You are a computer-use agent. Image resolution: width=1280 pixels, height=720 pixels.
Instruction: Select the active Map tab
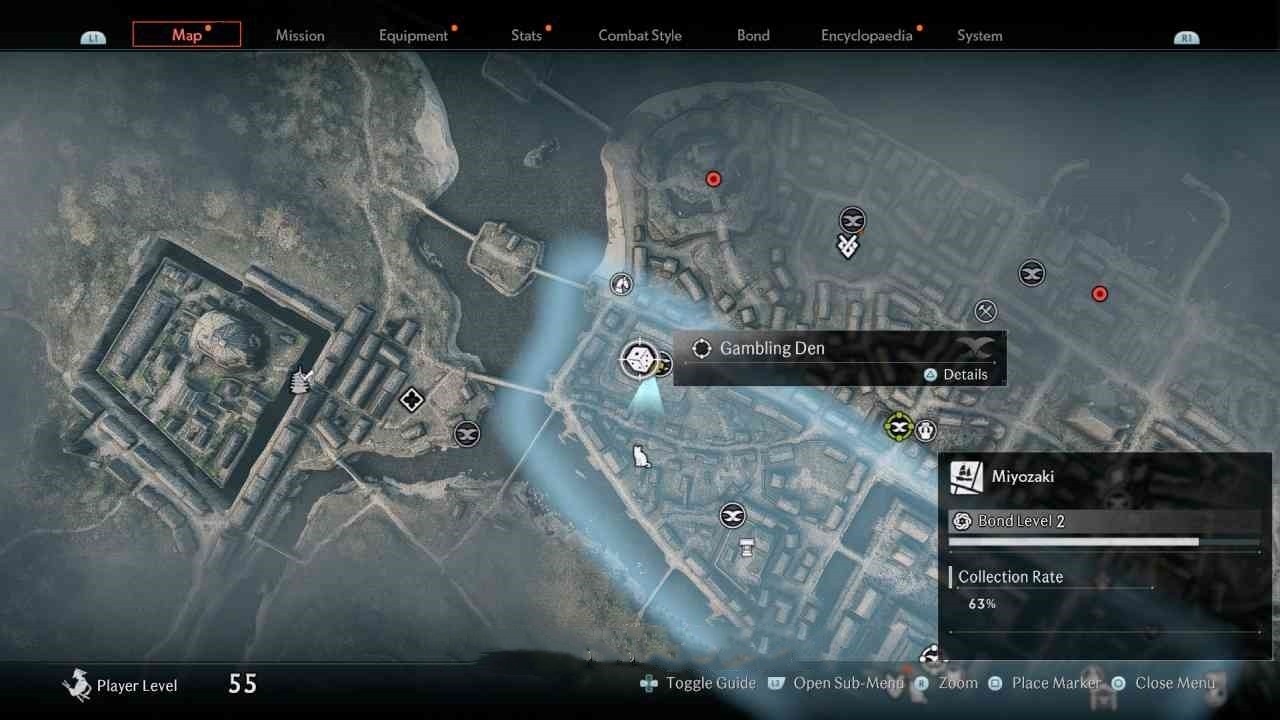coord(187,35)
